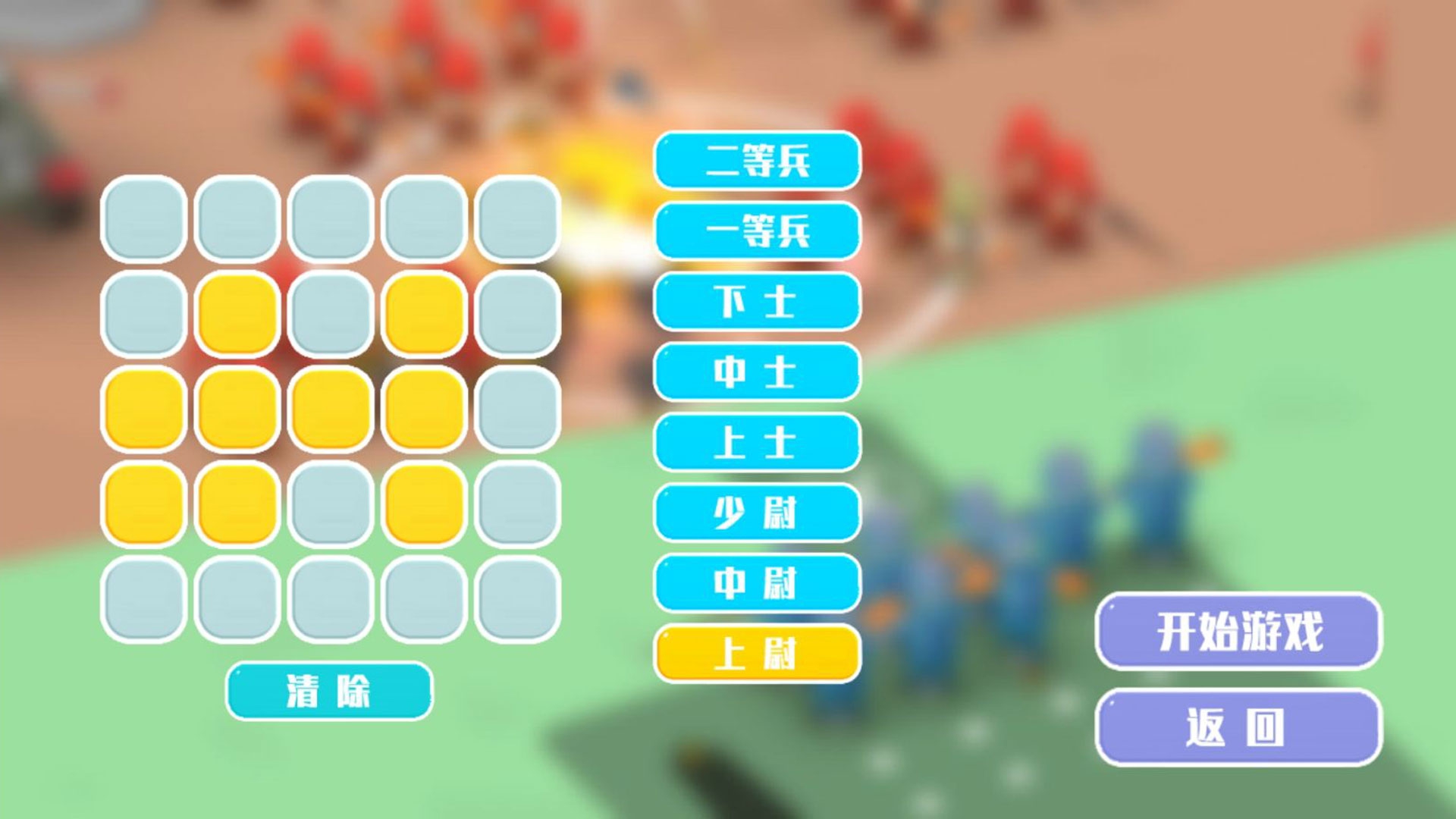This screenshot has width=1456, height=819.
Task: Click the highlighted yellow 上尉 rank
Action: pos(758,654)
